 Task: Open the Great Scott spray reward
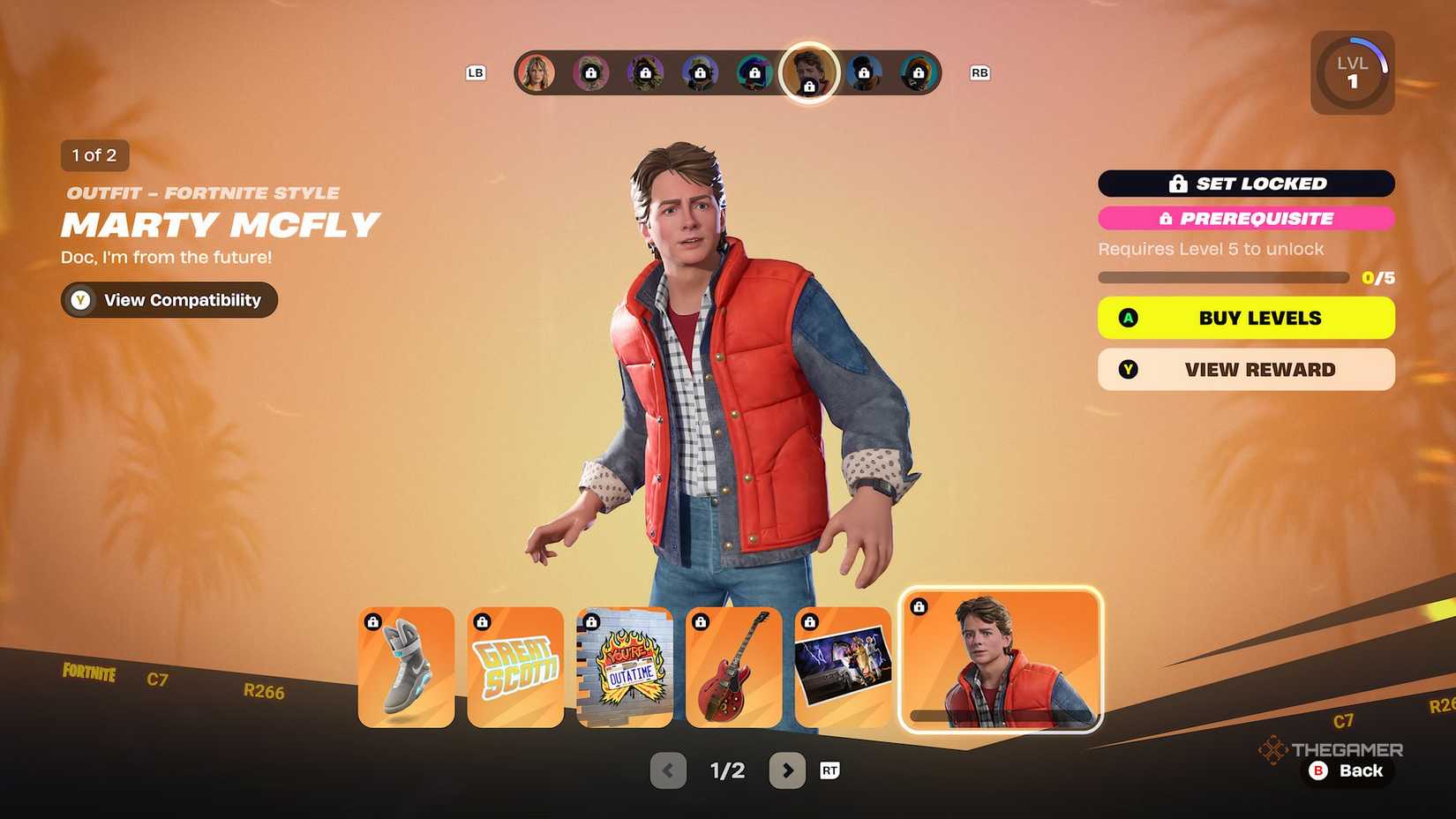[x=514, y=666]
